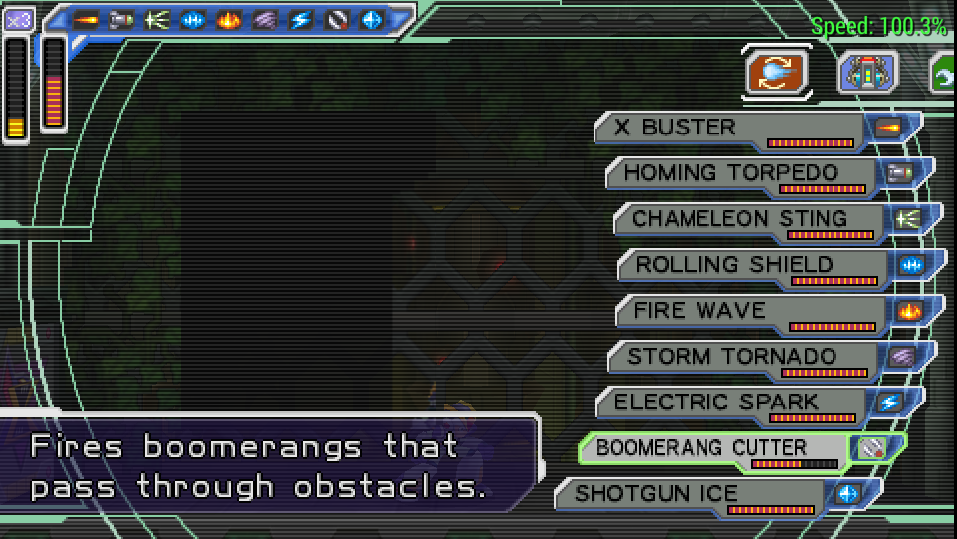Click the buster shot icon in the top bar
This screenshot has width=957, height=539.
coord(86,19)
